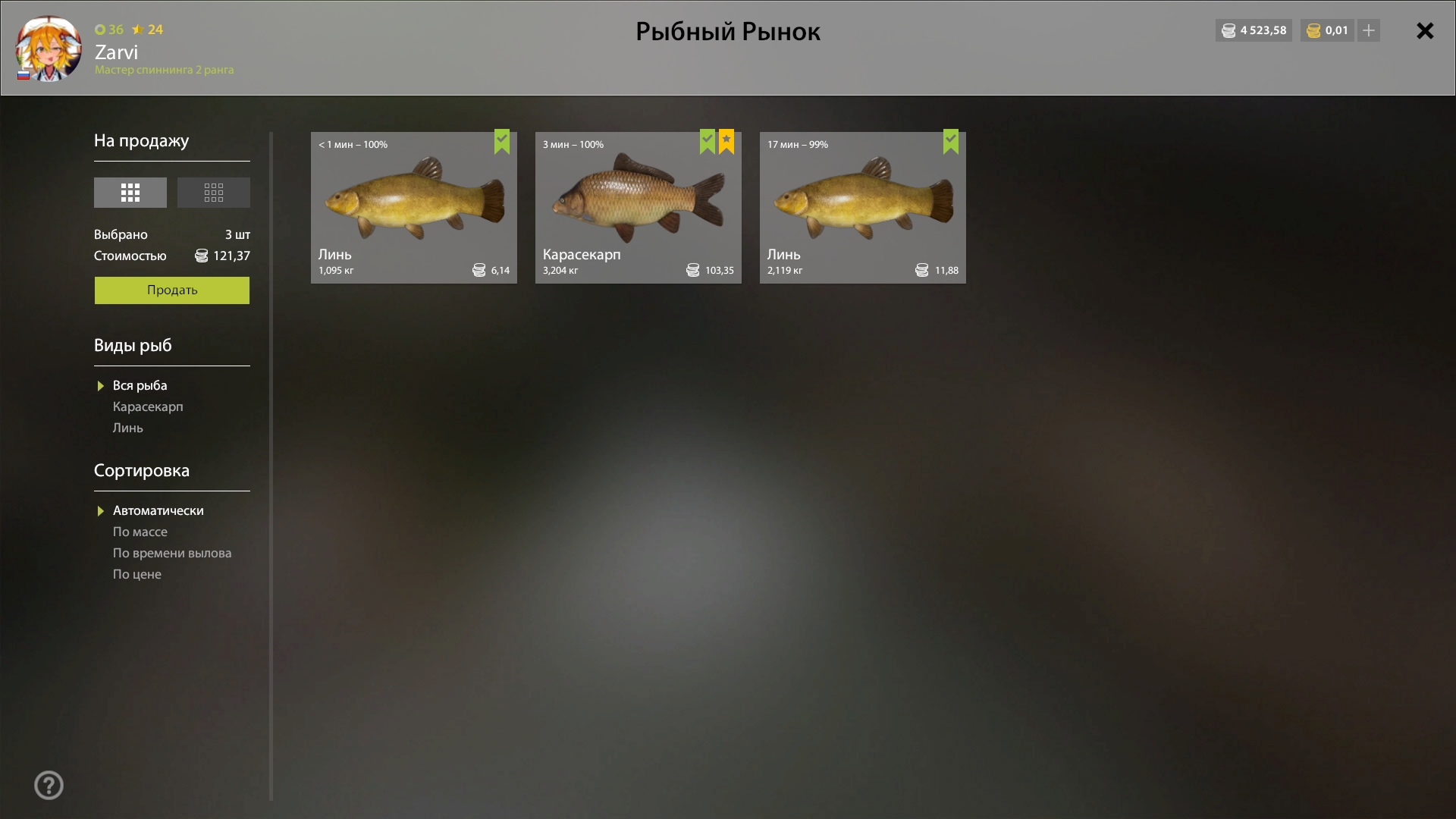Viewport: 1456px width, 819px height.
Task: Select the Карасекарп fish card
Action: 638,208
